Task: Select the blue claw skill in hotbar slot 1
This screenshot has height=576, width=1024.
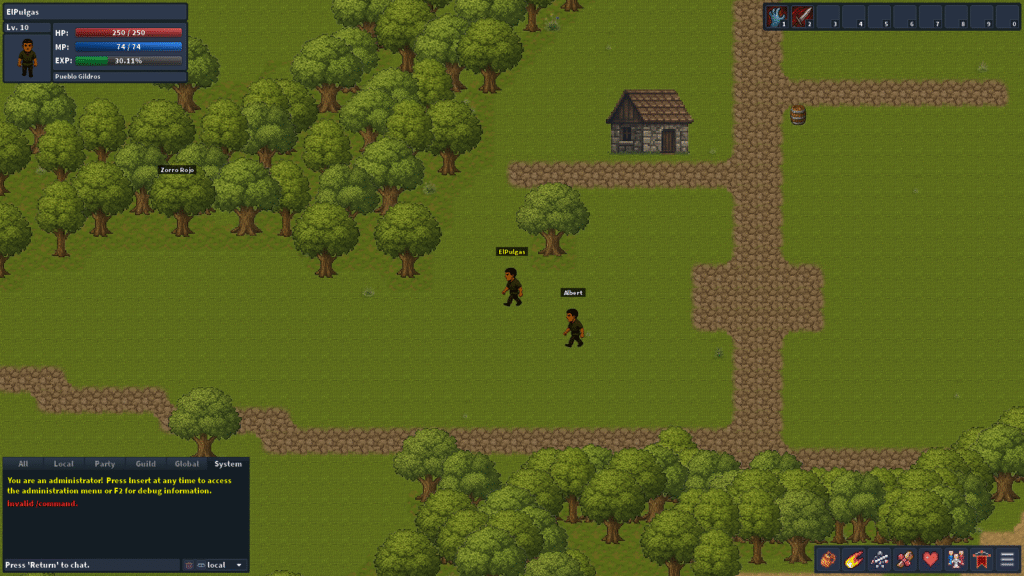Action: 777,16
